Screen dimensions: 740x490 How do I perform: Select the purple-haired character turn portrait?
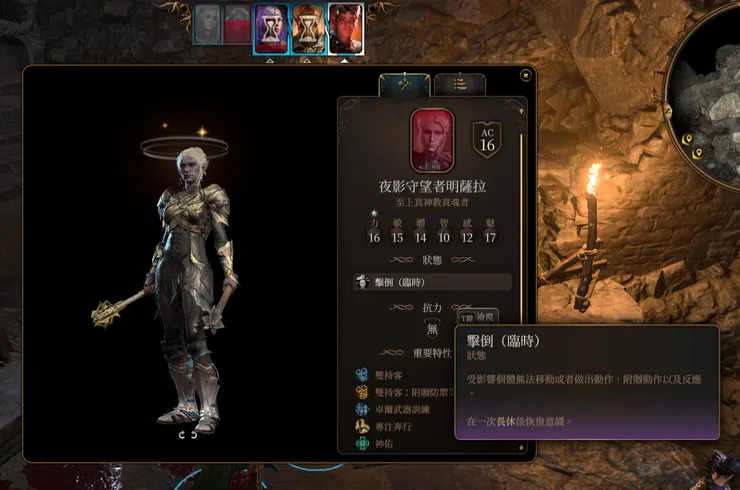pos(272,29)
